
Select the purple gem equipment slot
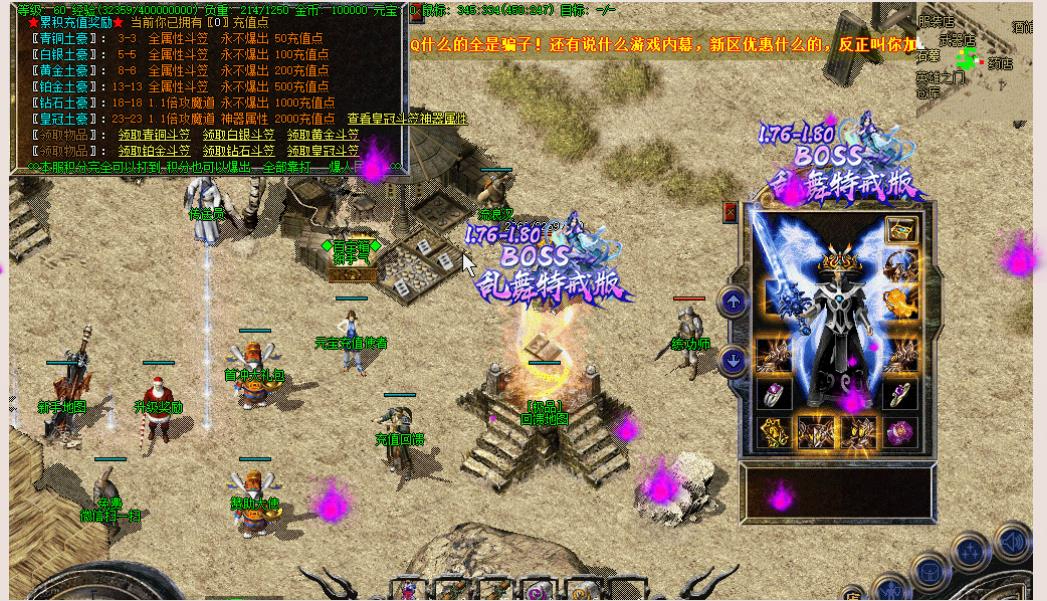901,432
